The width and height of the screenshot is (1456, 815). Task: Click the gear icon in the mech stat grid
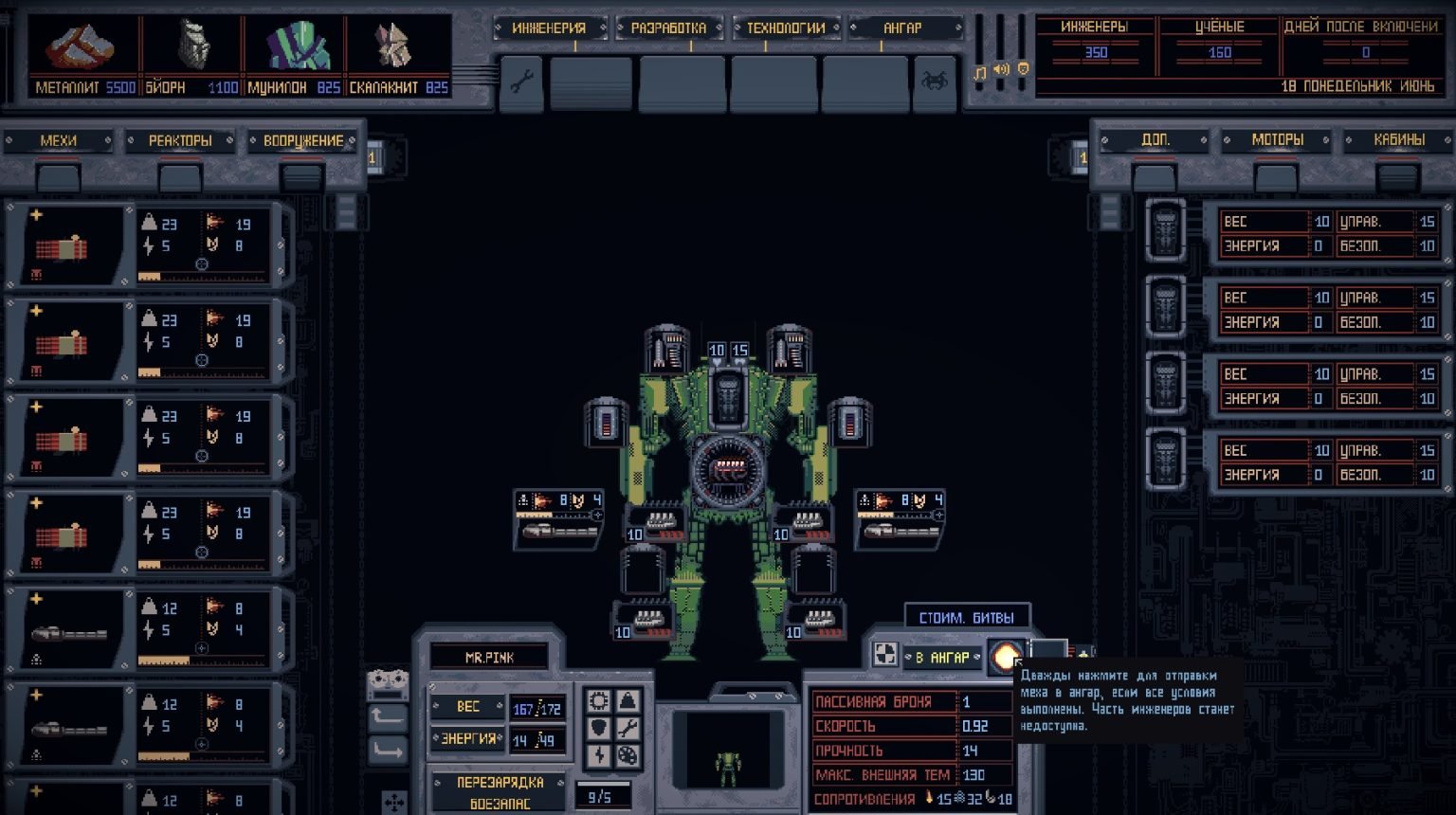tap(597, 700)
